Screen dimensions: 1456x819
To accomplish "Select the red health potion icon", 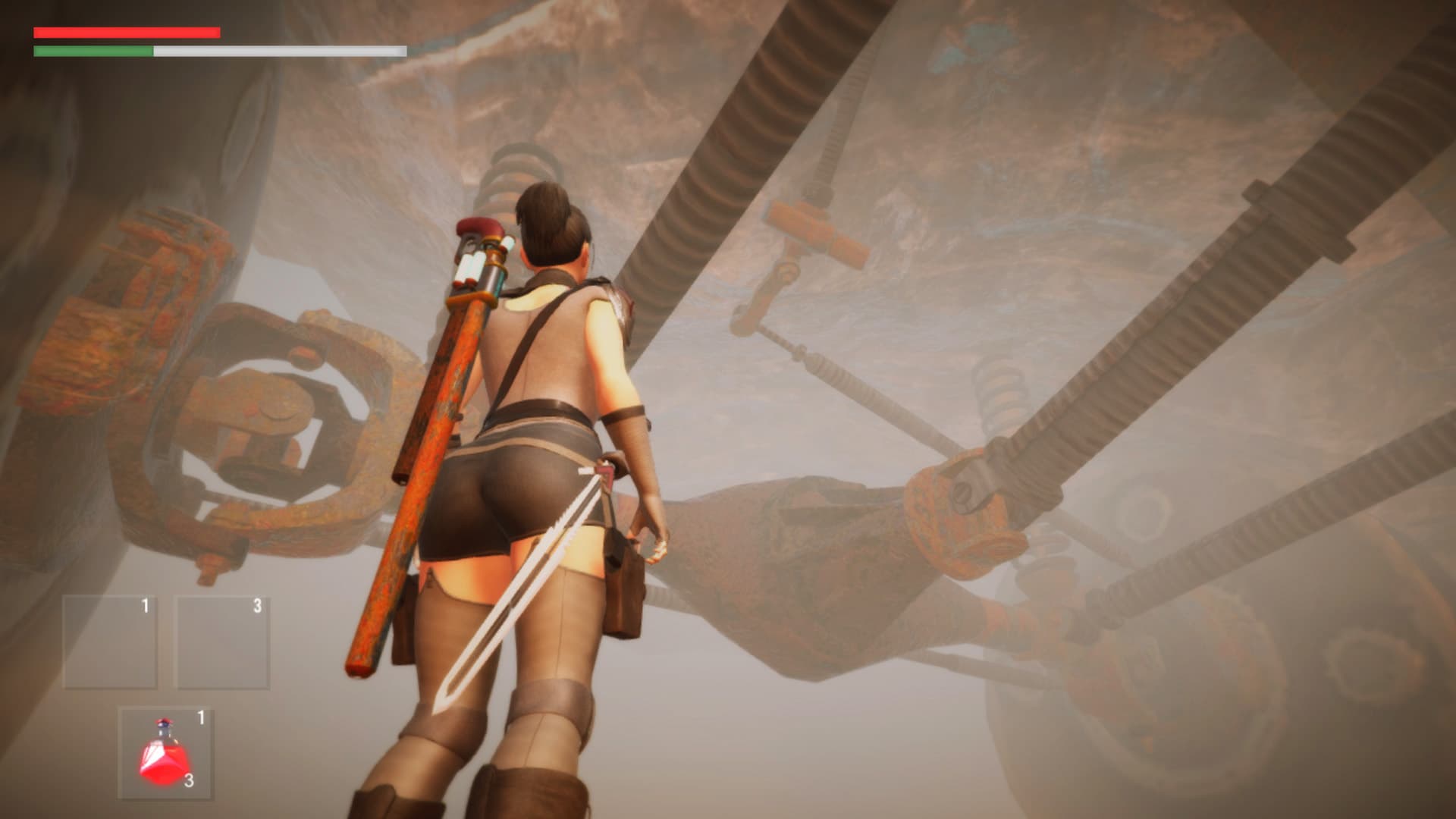I will pos(162,758).
